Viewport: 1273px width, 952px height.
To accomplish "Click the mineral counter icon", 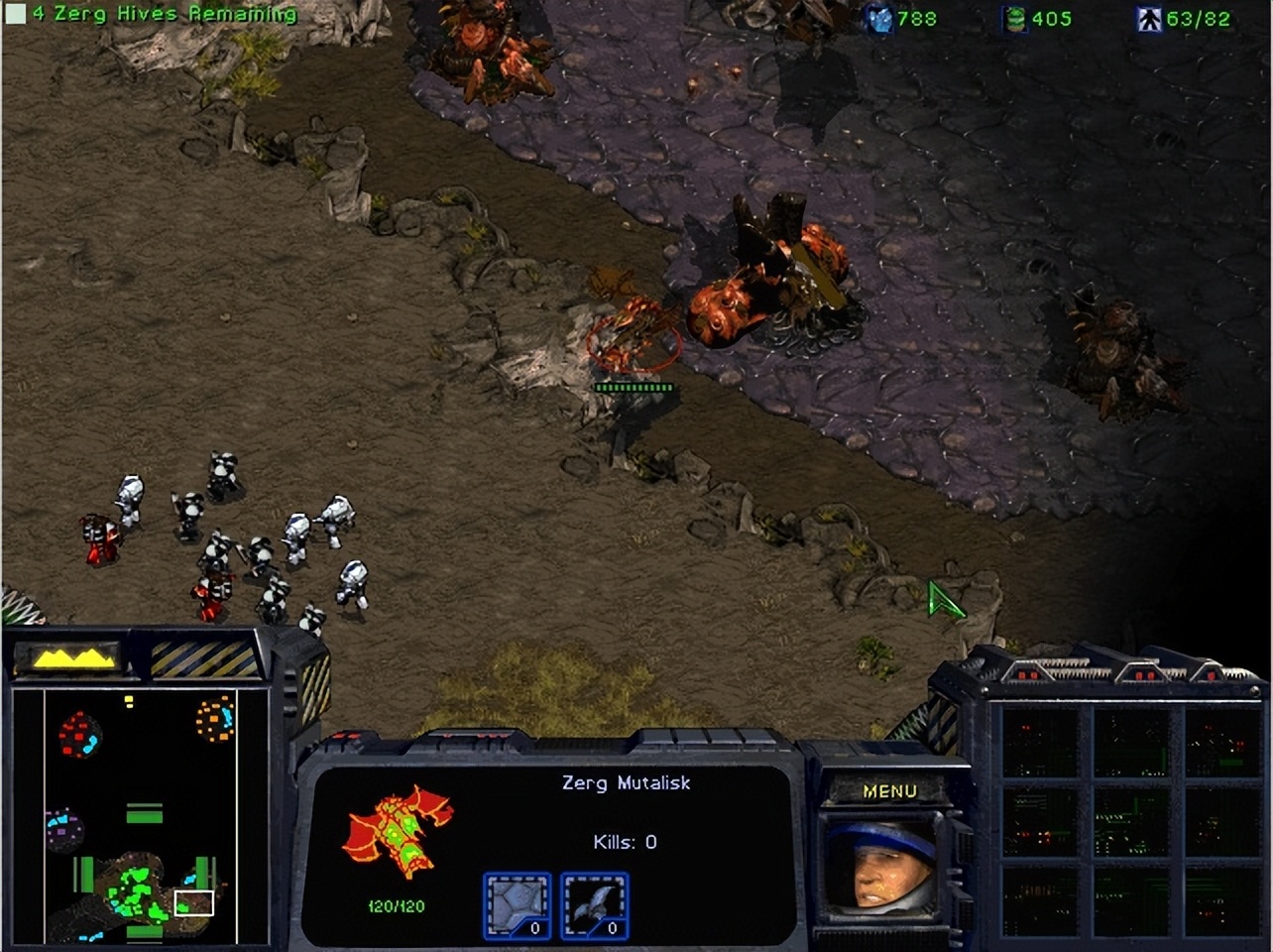I will tap(878, 20).
